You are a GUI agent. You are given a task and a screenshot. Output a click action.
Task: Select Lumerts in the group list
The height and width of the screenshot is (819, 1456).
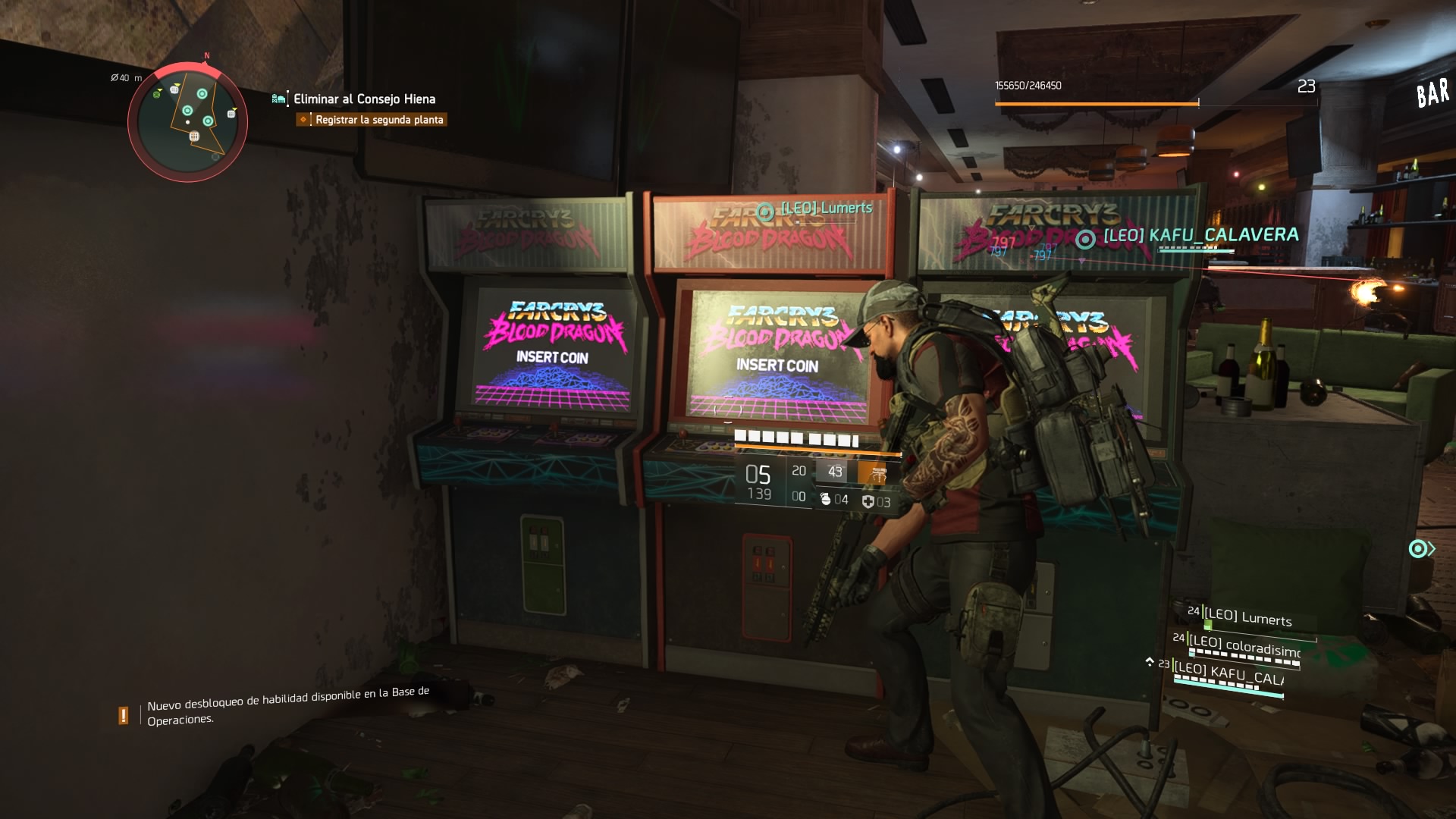click(x=1247, y=617)
